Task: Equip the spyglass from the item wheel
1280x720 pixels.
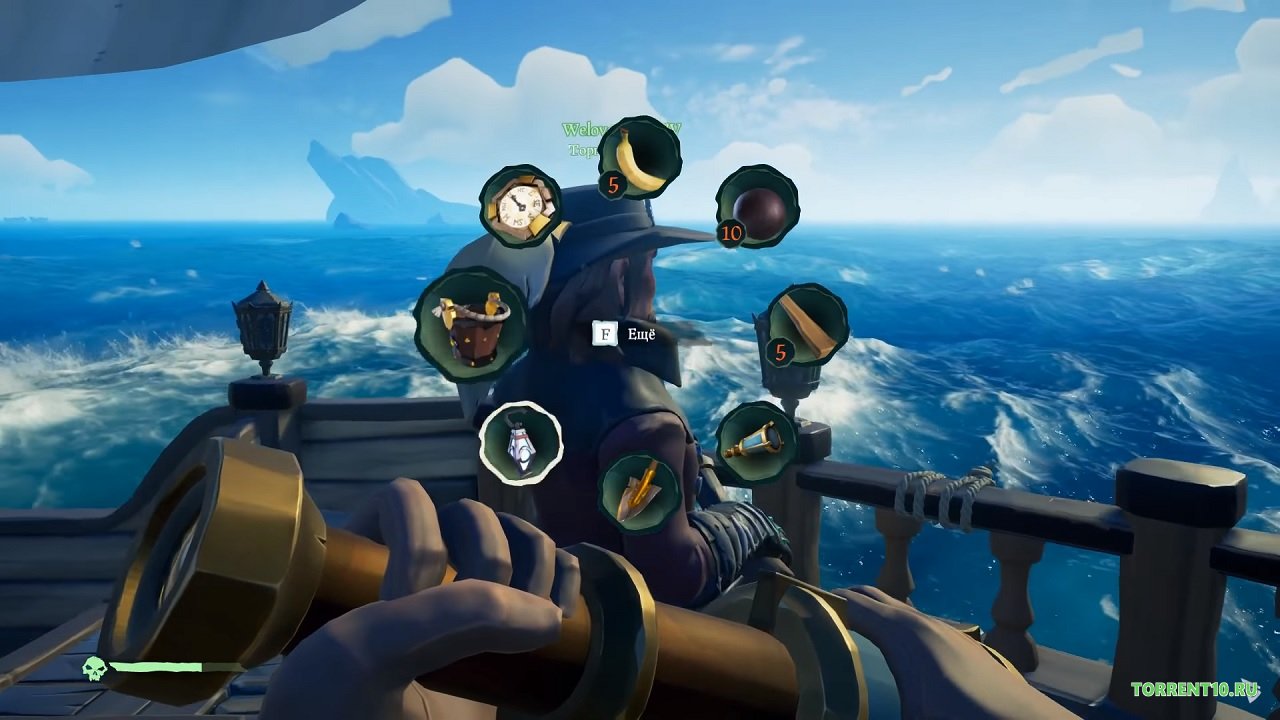Action: pos(757,443)
